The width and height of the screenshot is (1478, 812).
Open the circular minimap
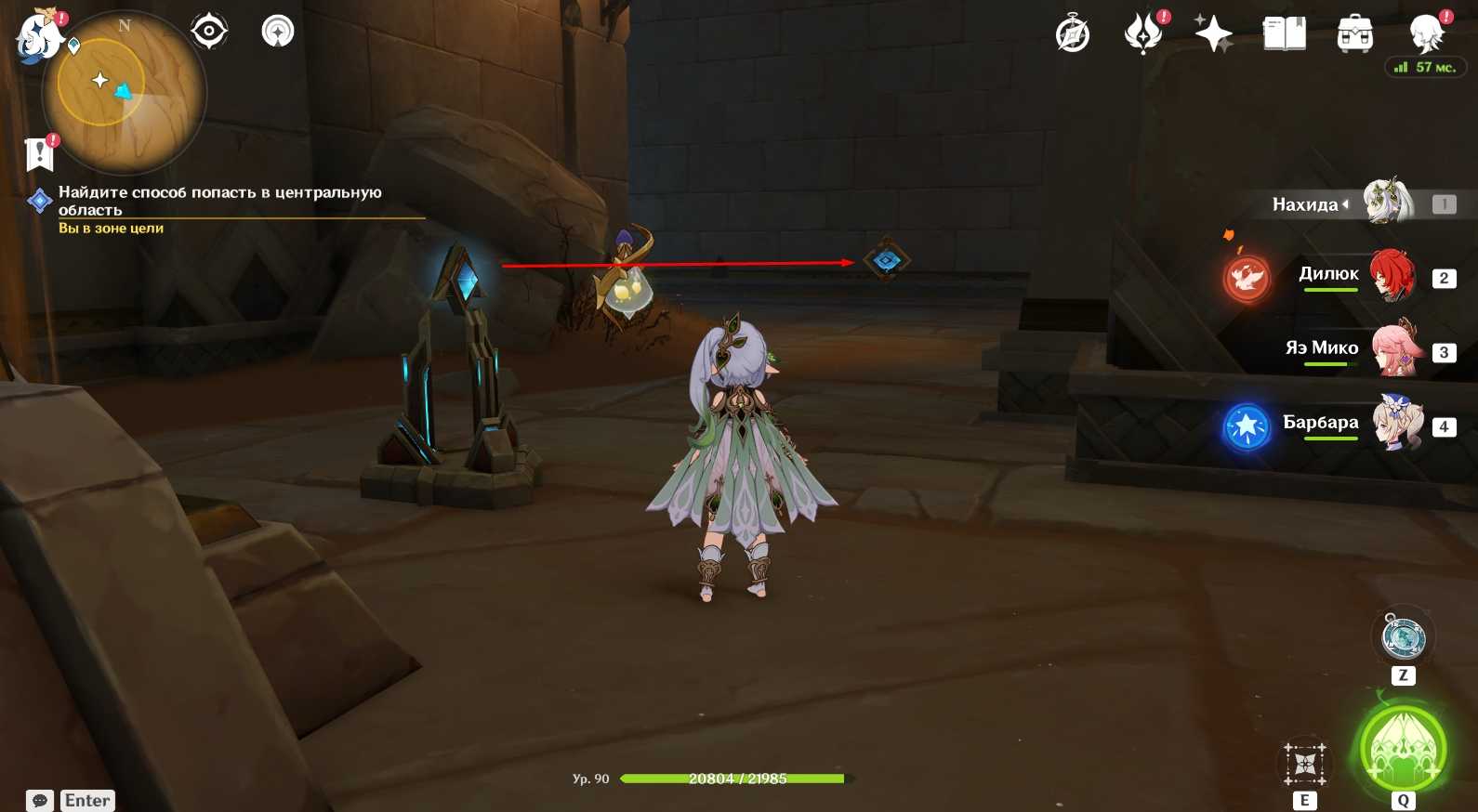123,92
